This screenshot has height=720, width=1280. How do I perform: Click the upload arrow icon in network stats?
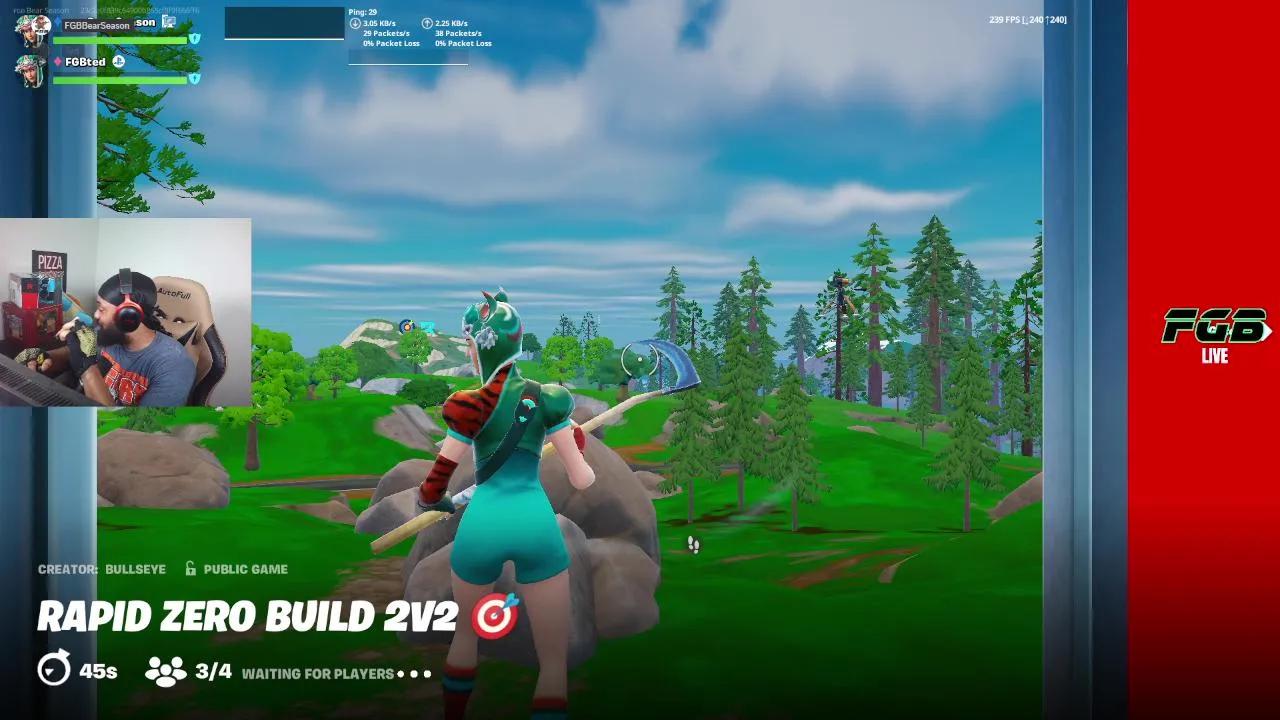coord(428,23)
